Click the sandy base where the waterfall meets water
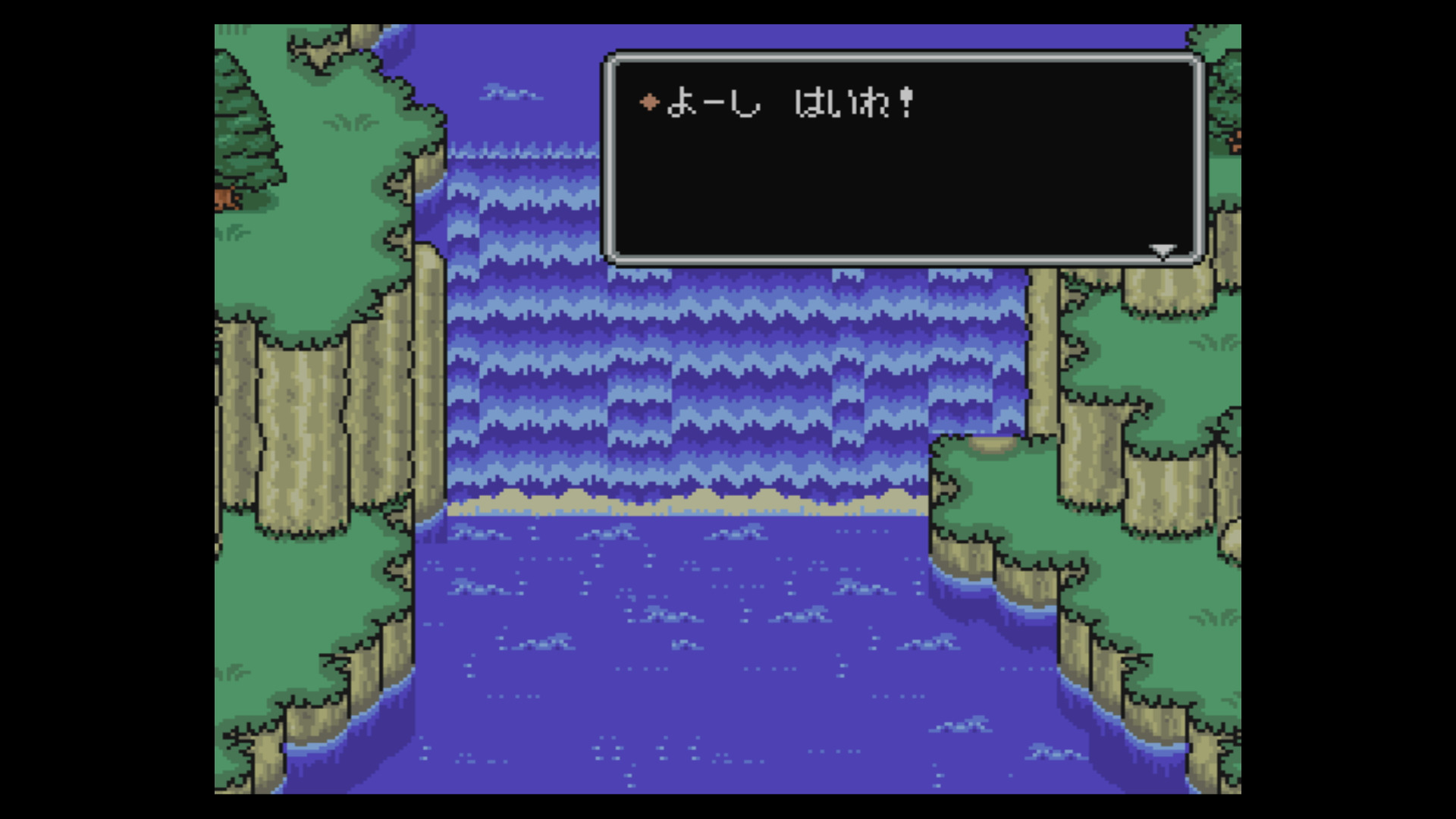 point(682,500)
